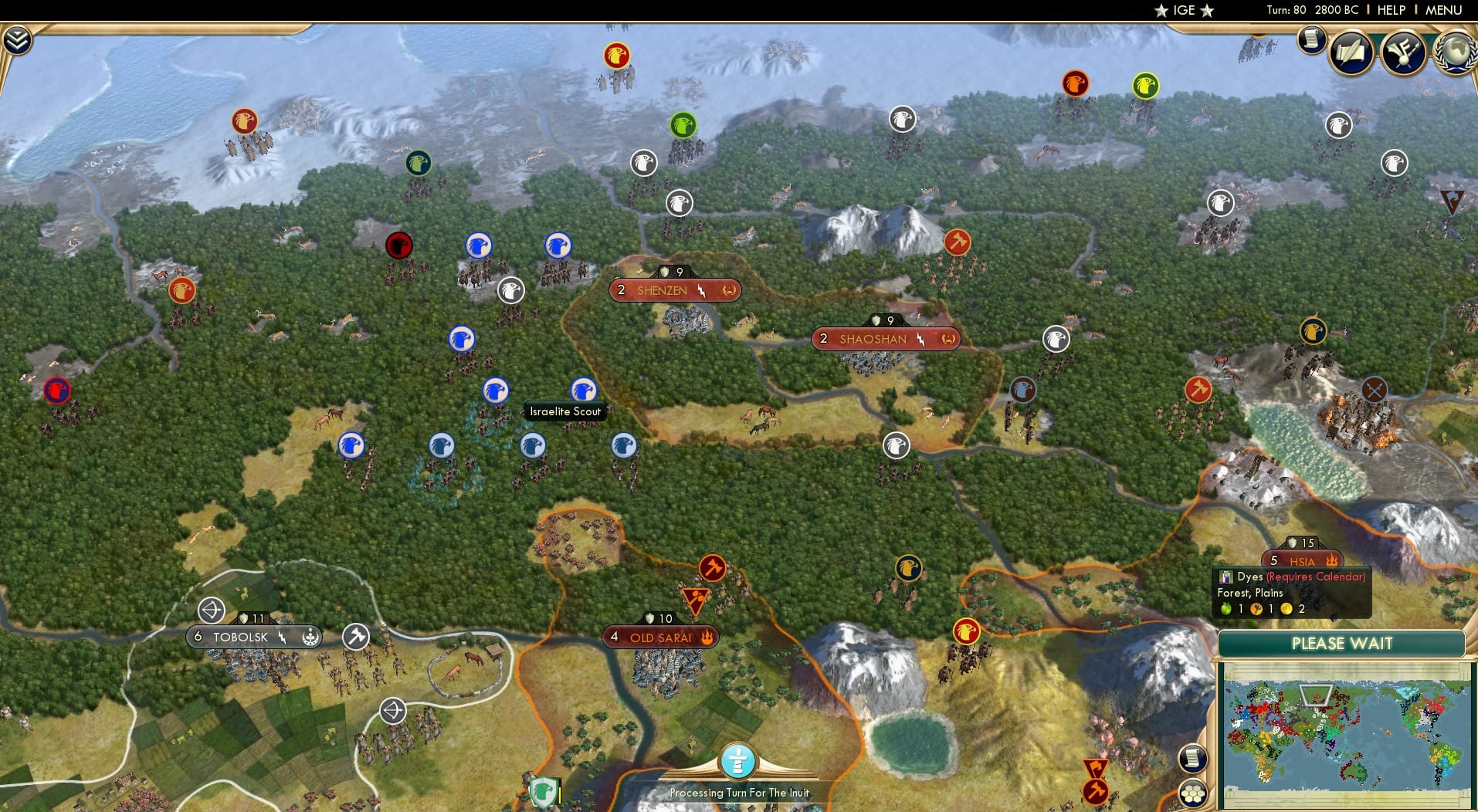1478x812 pixels.
Task: Open the HELP item
Action: click(x=1390, y=10)
